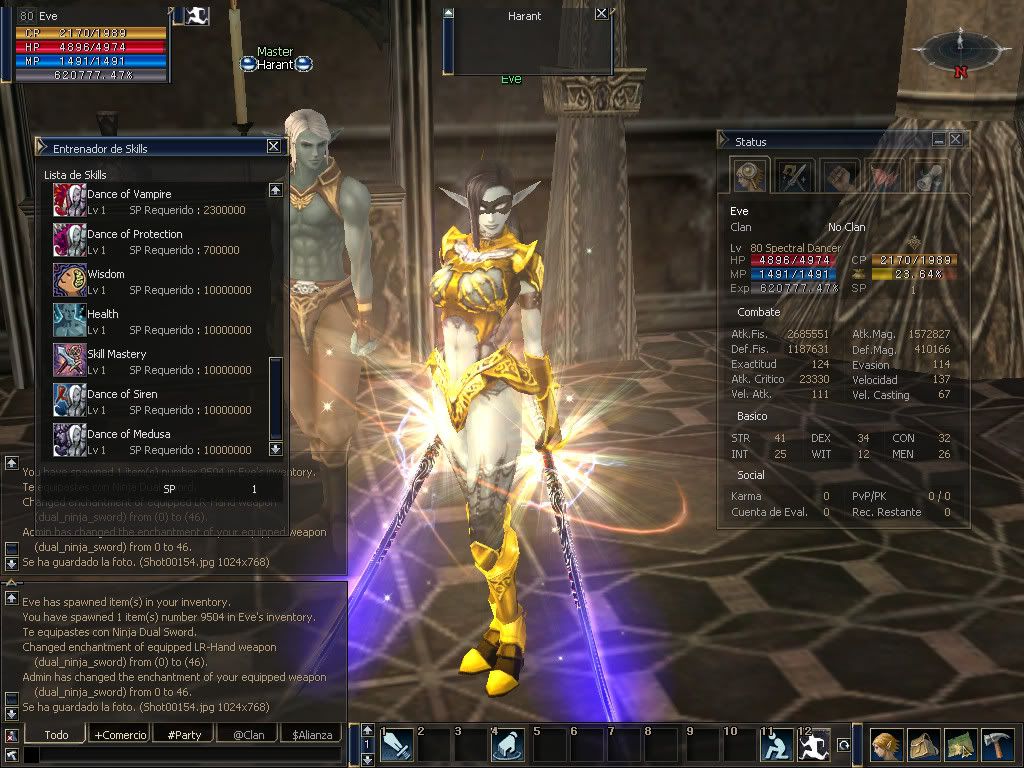Open the #Party chat tab

184,735
